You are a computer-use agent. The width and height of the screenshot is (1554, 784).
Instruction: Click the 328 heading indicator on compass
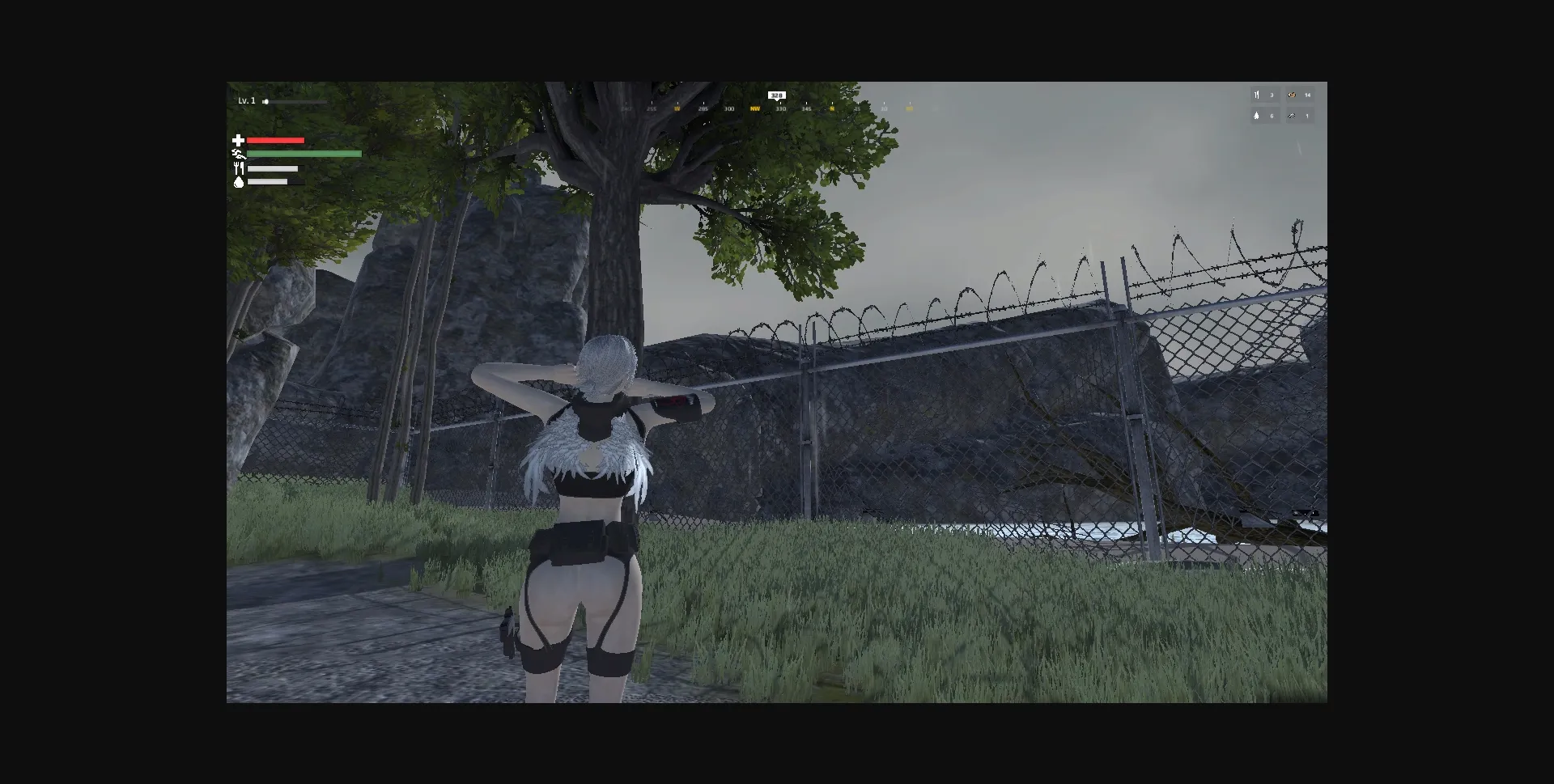776,95
